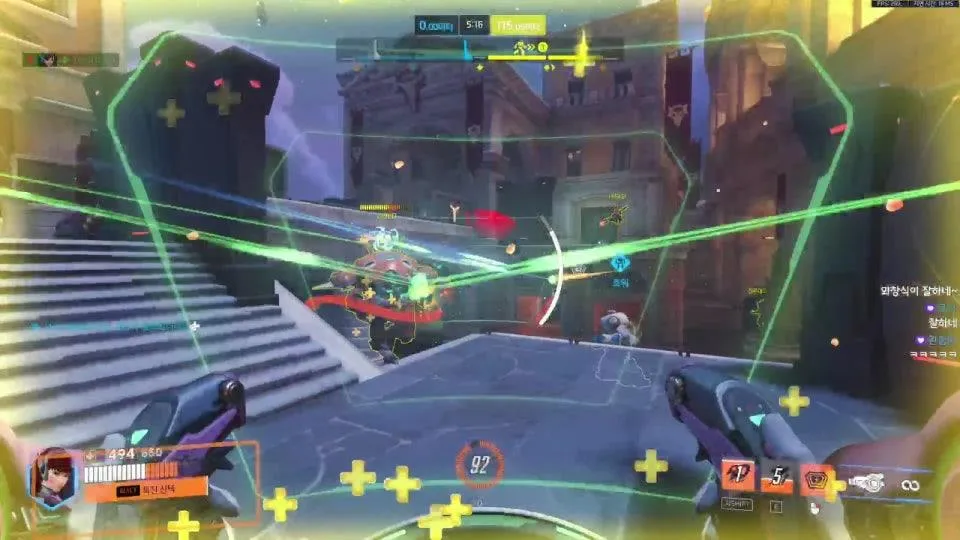The width and height of the screenshot is (960, 540).
Task: Trigger the Defense Matrix ability icon
Action: pos(815,478)
